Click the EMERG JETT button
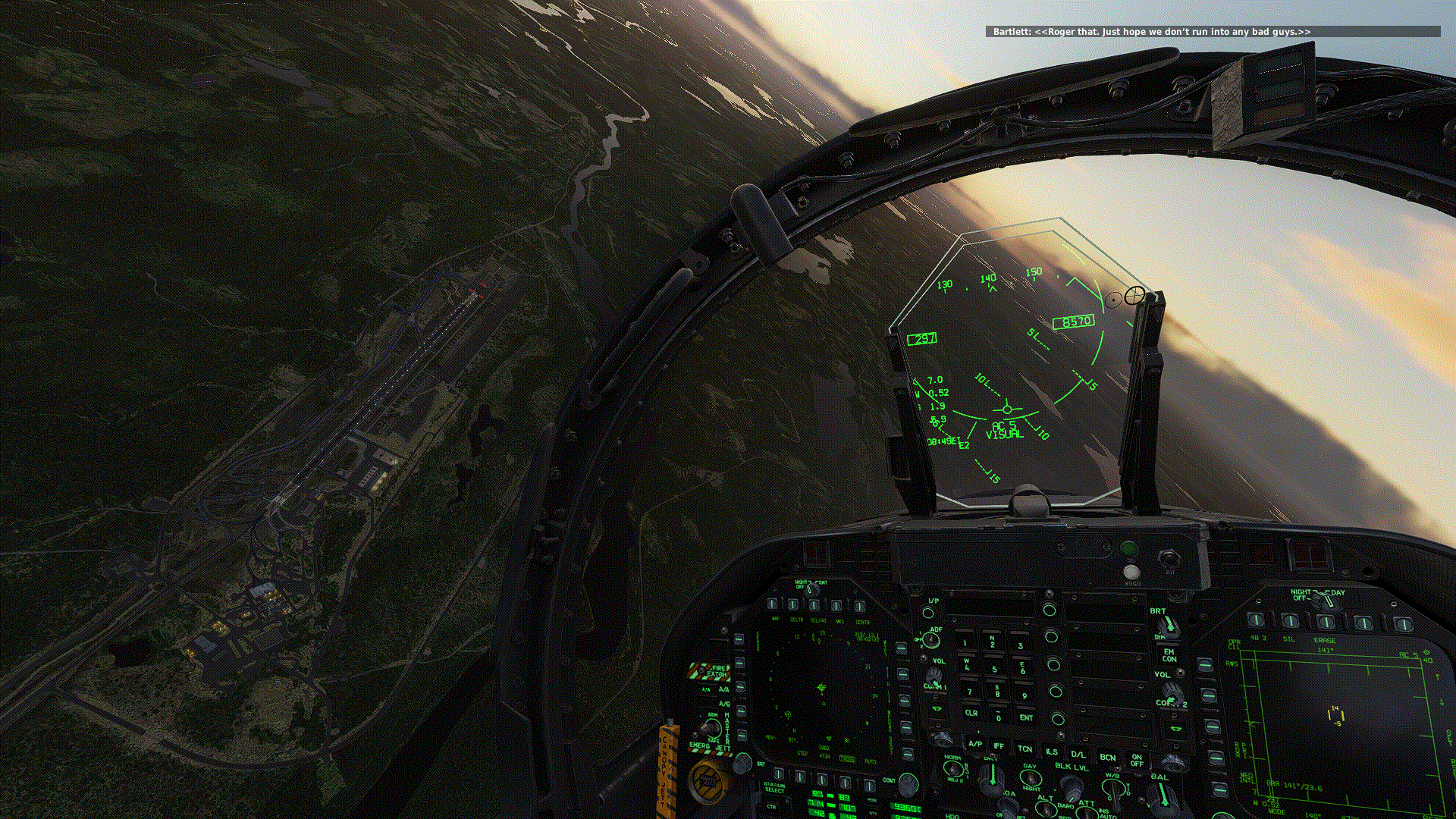Image resolution: width=1456 pixels, height=819 pixels. (709, 747)
